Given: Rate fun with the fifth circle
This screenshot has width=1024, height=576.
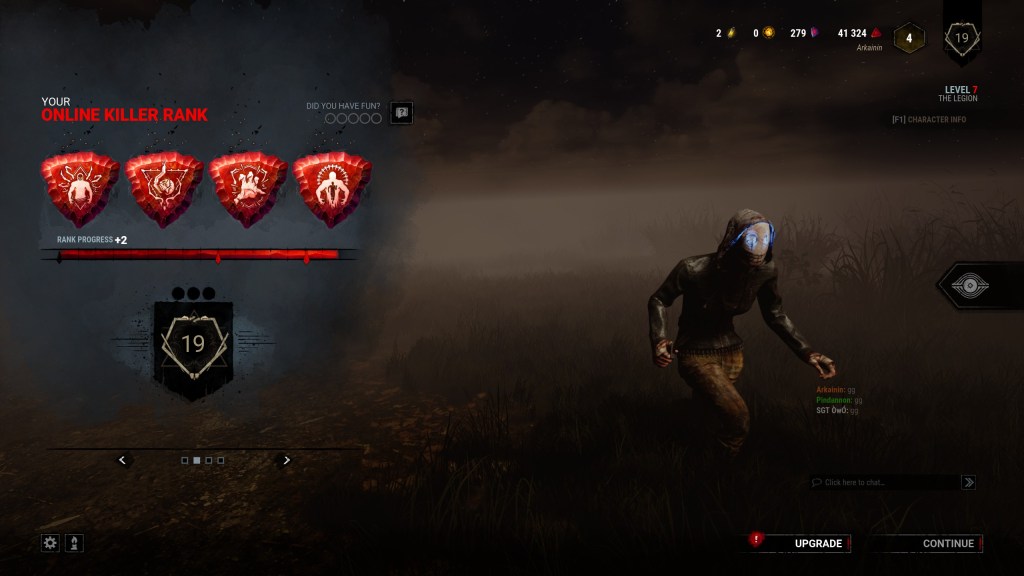Looking at the screenshot, I should (x=377, y=119).
